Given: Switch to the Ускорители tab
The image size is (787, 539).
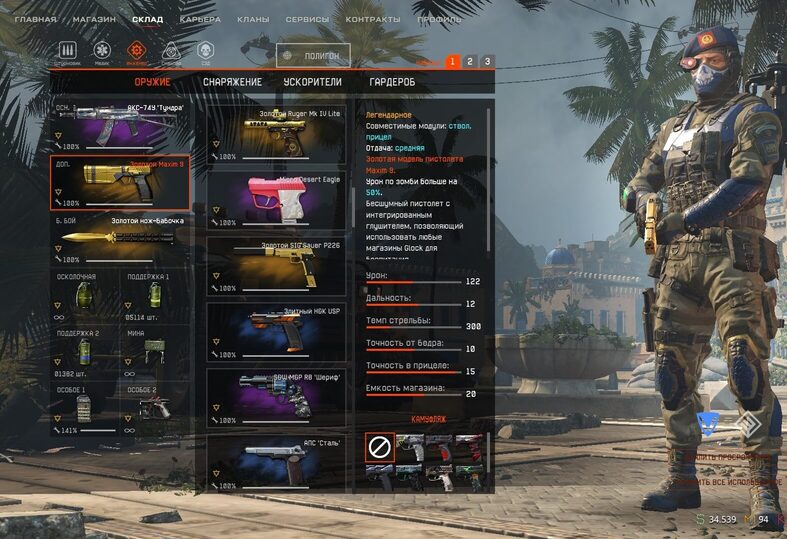Looking at the screenshot, I should (313, 82).
